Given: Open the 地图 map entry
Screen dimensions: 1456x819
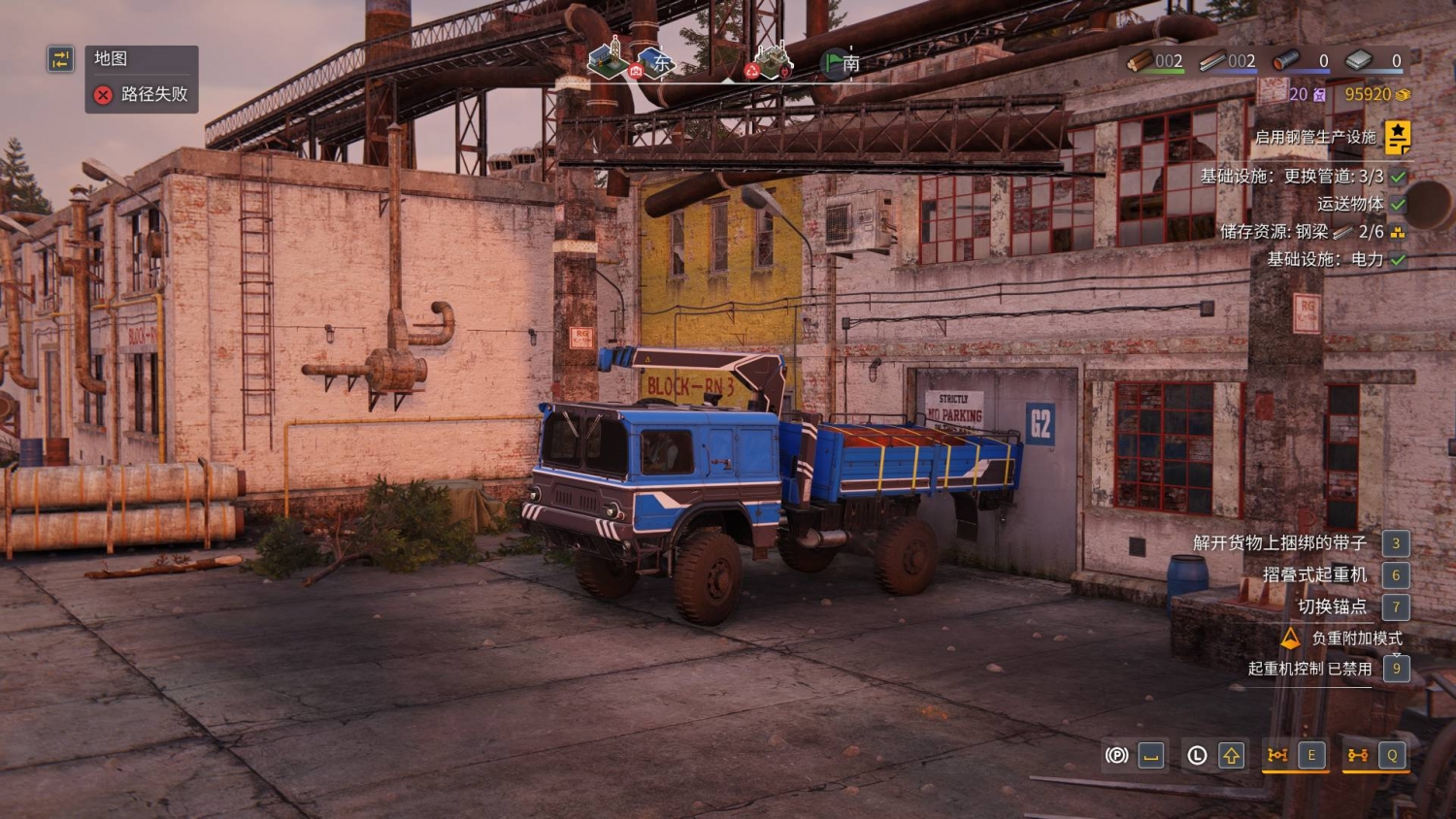Looking at the screenshot, I should pos(111,58).
